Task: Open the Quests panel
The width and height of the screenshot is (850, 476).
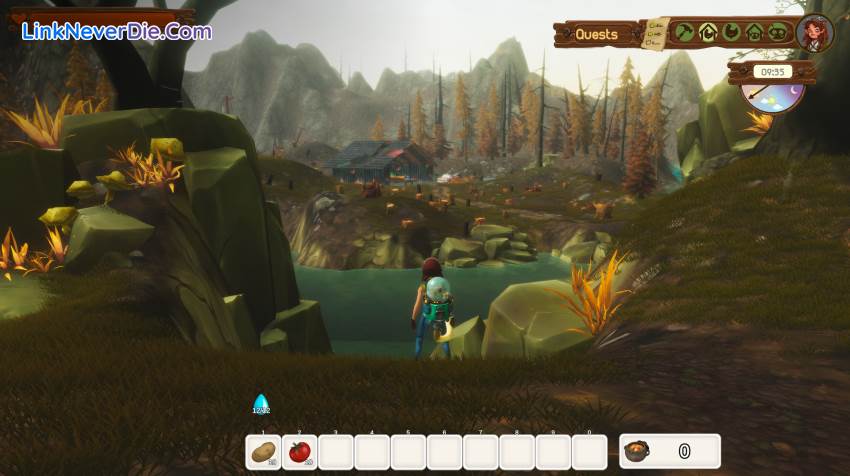Action: [x=596, y=34]
